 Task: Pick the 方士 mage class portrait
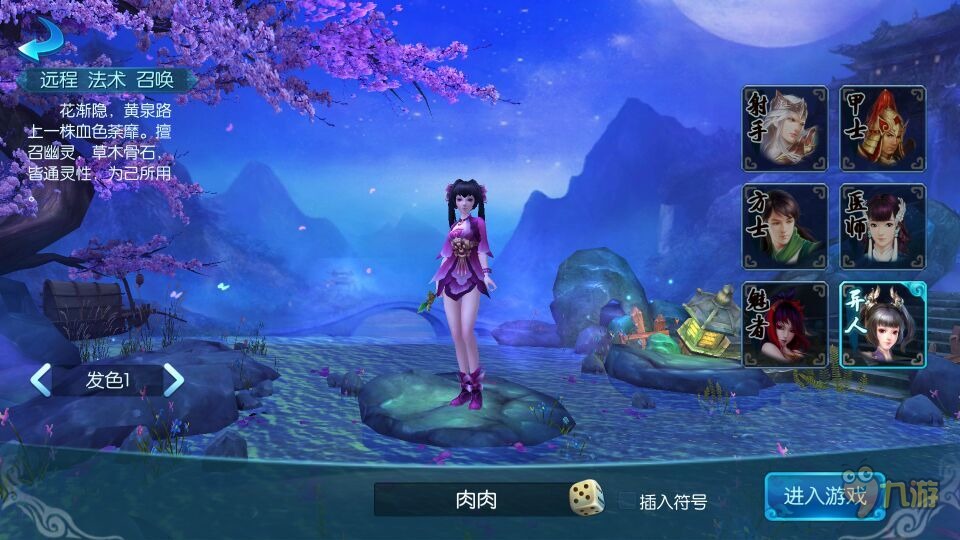pos(784,226)
